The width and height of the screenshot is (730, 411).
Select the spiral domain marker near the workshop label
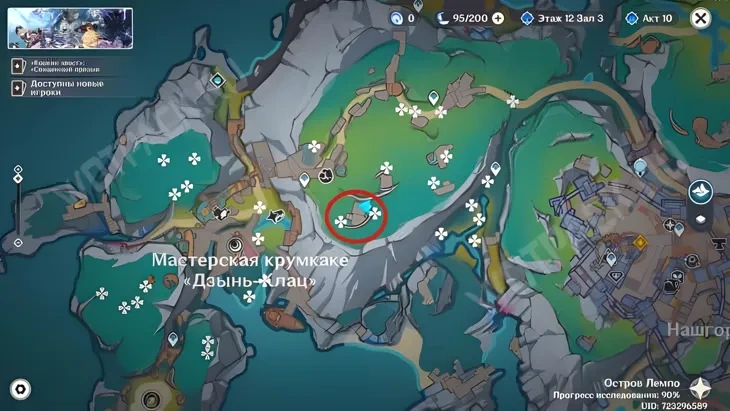tap(235, 242)
